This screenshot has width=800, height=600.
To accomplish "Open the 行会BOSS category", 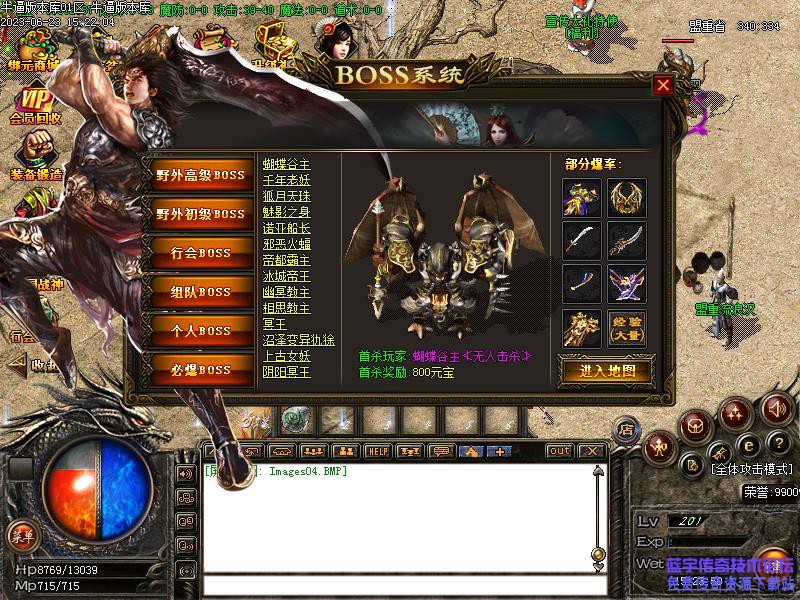I will click(200, 253).
